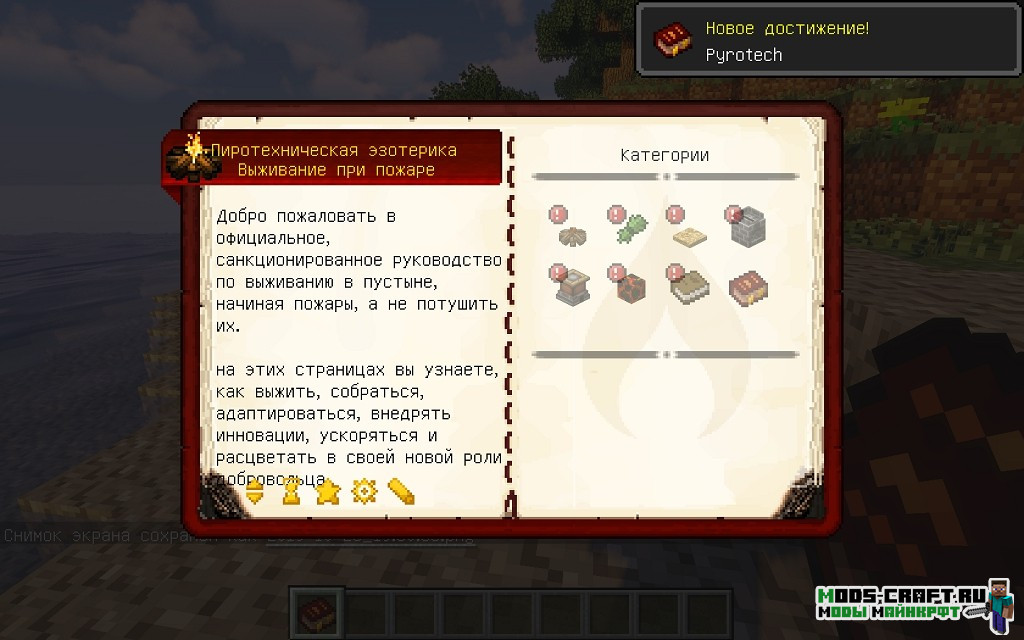Open the stone brick kiln category

coord(747,229)
